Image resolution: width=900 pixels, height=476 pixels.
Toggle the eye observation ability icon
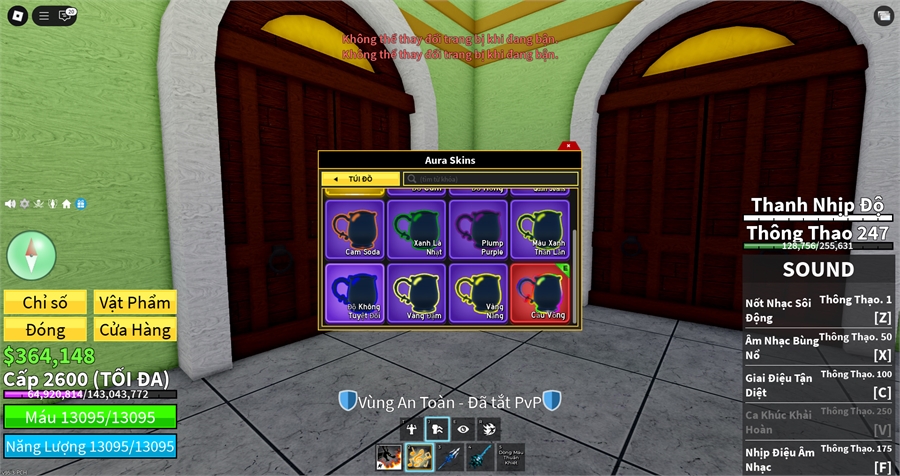point(463,429)
